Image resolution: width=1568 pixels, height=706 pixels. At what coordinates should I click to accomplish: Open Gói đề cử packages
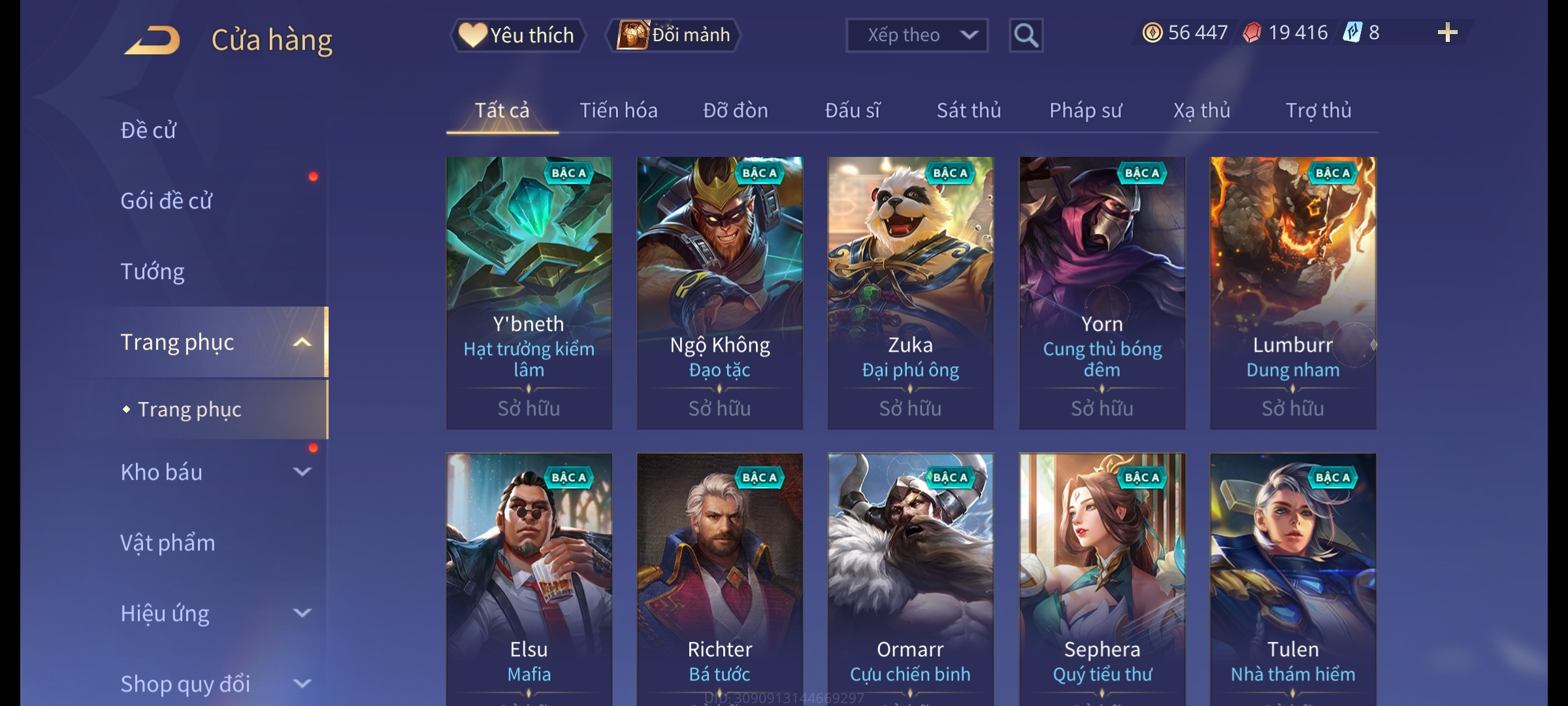pos(166,201)
